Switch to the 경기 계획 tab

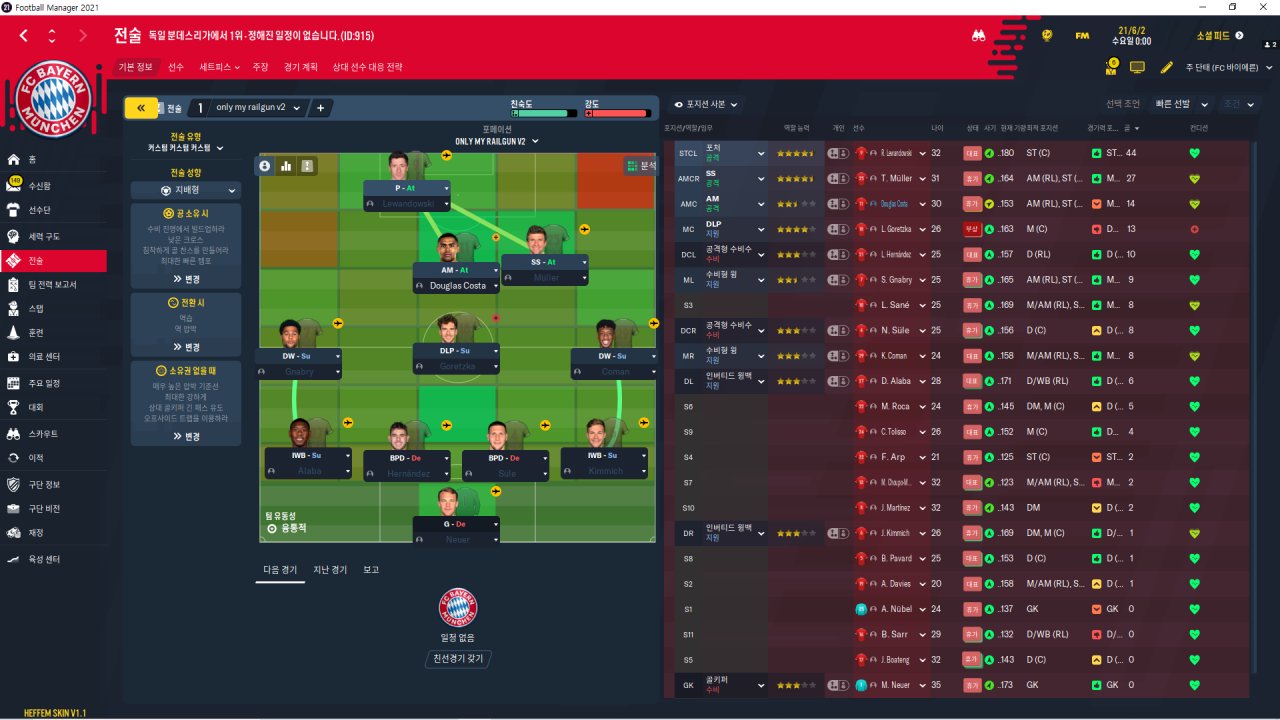pos(300,67)
